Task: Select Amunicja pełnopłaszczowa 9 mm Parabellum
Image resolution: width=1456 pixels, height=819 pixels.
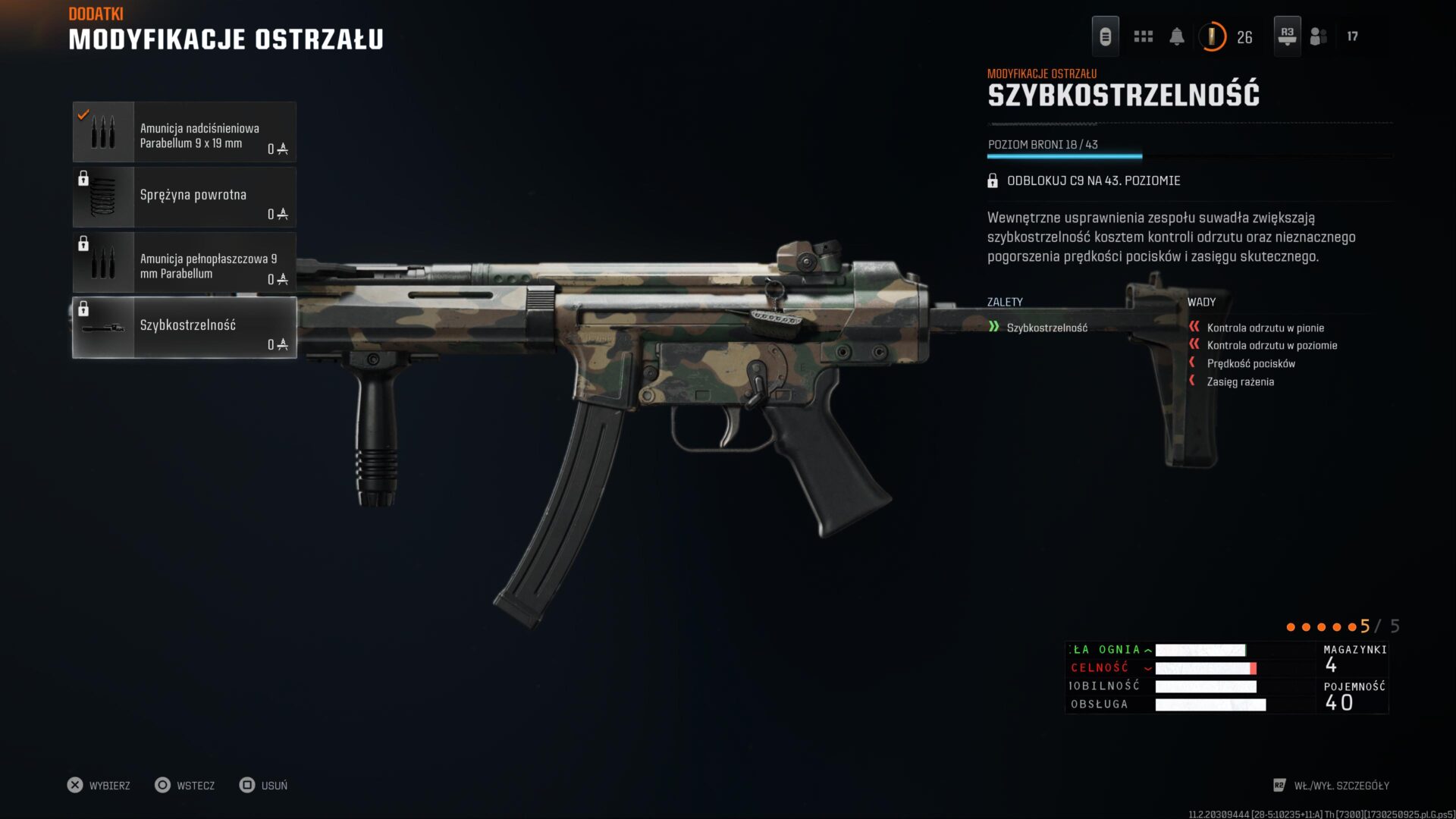Action: pos(184,263)
